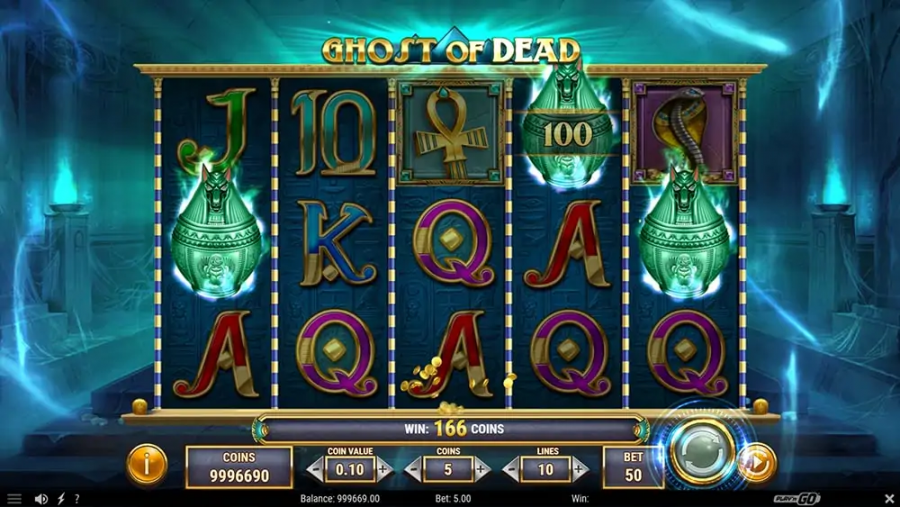The width and height of the screenshot is (900, 507).
Task: Start auto play with the orange button
Action: [x=758, y=463]
